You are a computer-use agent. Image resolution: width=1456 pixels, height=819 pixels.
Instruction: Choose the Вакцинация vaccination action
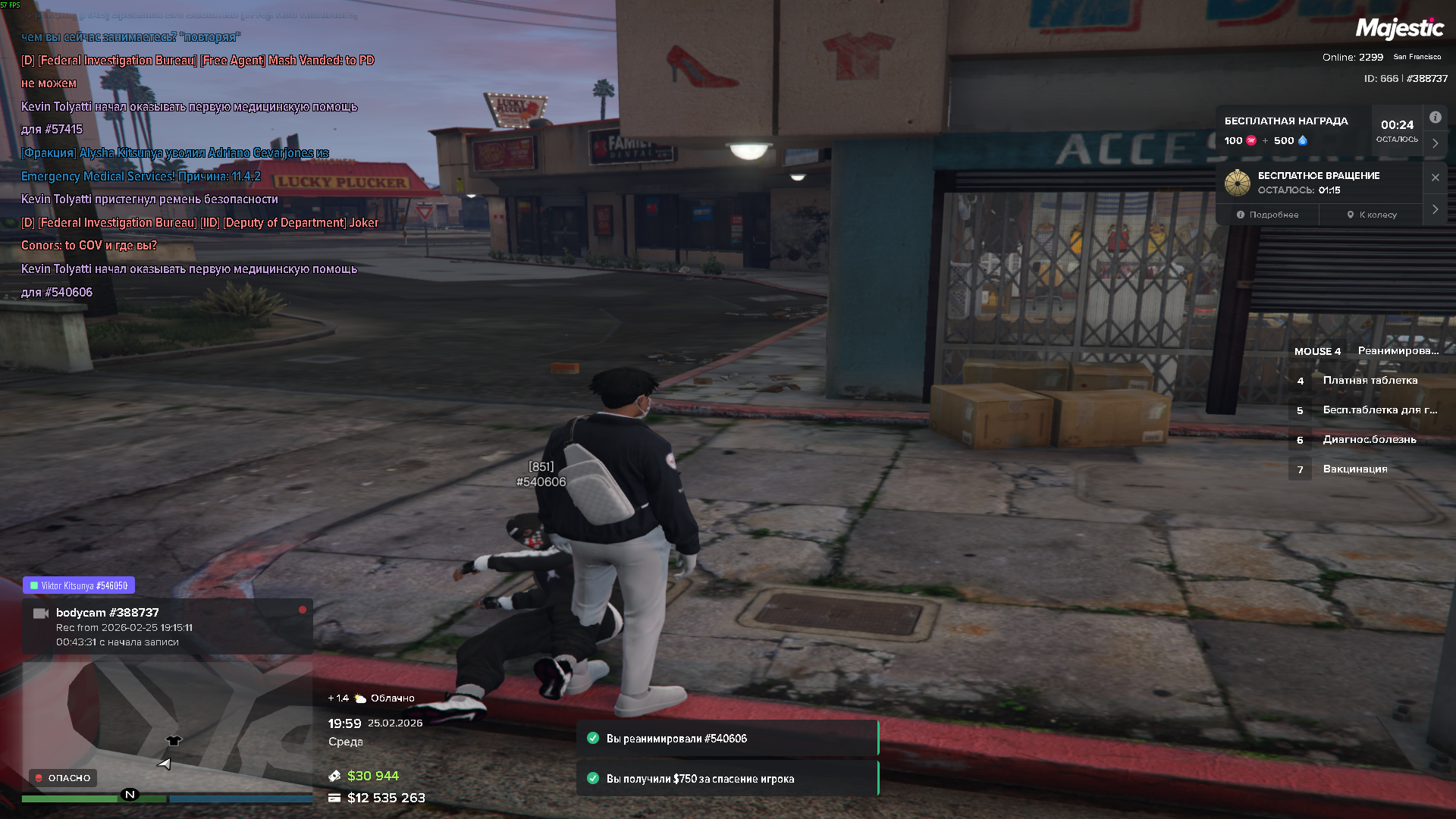(1354, 469)
